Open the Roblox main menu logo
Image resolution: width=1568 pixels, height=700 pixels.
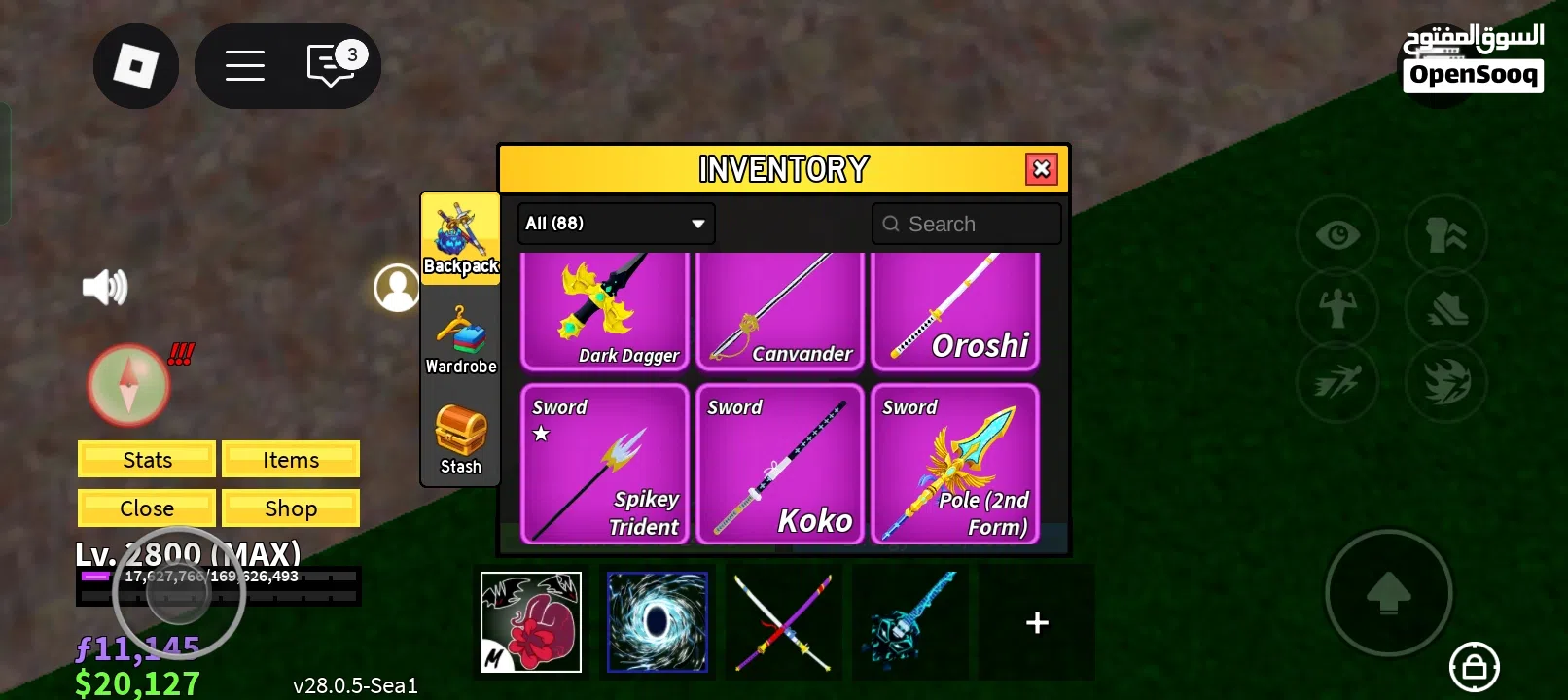coord(136,65)
